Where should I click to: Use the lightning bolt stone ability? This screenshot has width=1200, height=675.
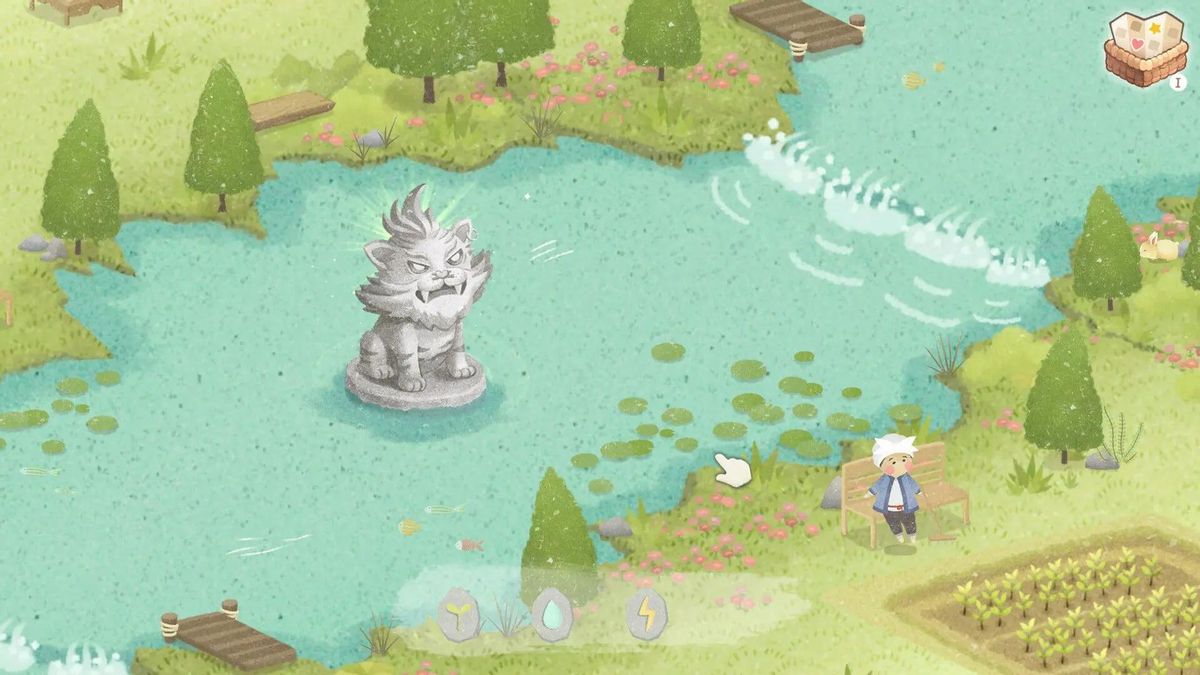point(646,614)
